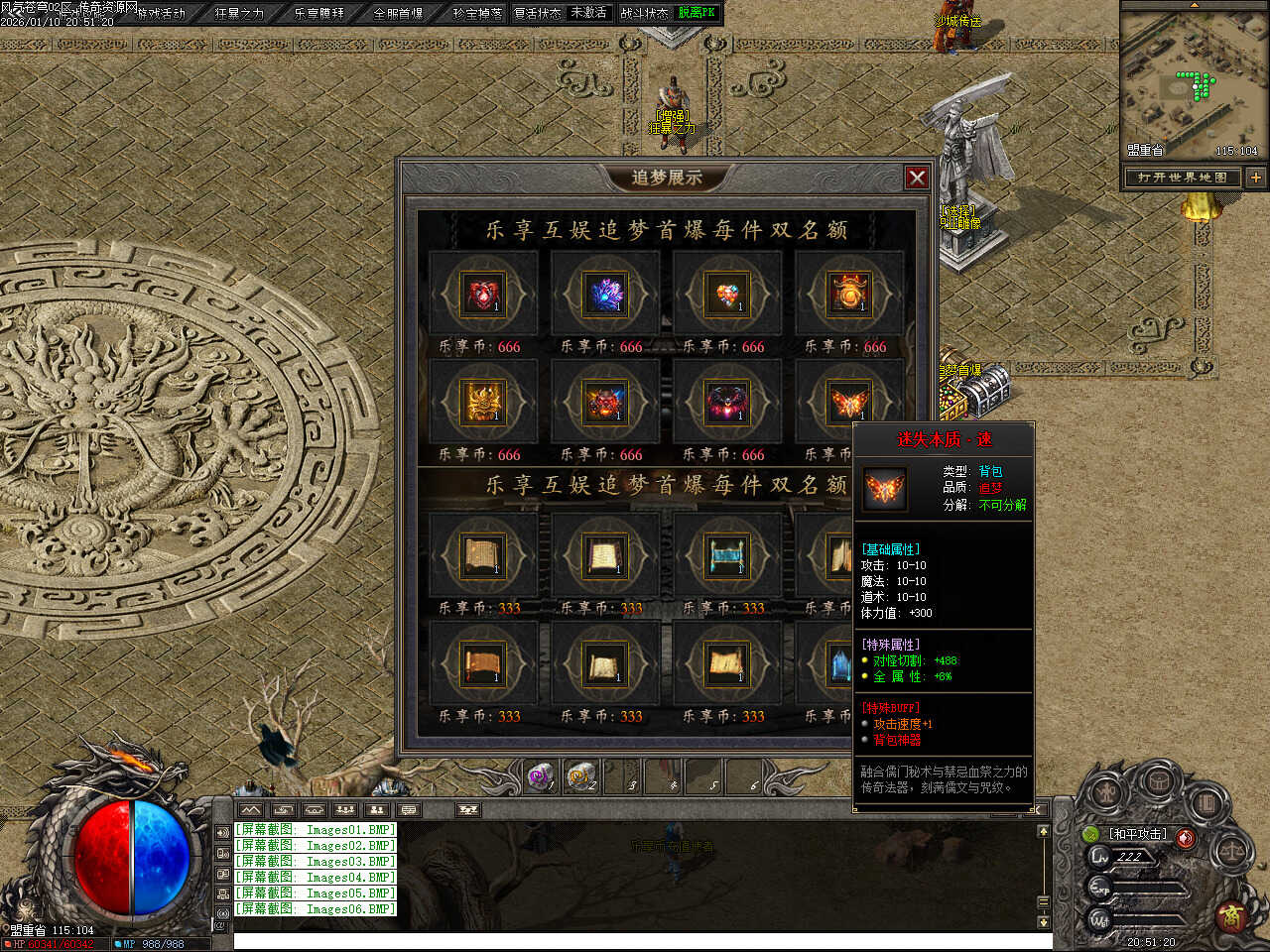Open the 狂暴之力 menu
1270x952 pixels.
[239, 13]
